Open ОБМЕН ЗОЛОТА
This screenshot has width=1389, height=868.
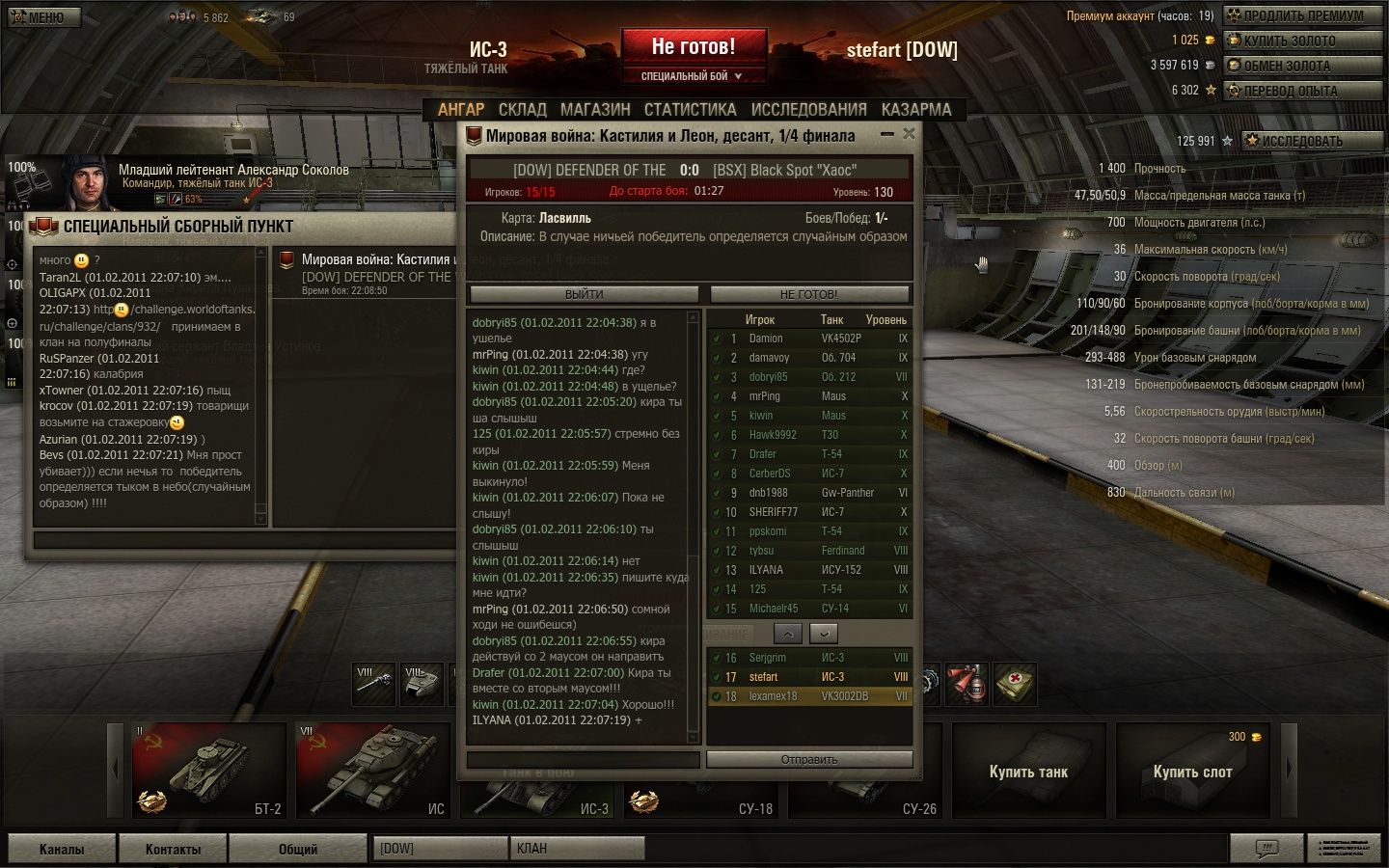point(1302,66)
